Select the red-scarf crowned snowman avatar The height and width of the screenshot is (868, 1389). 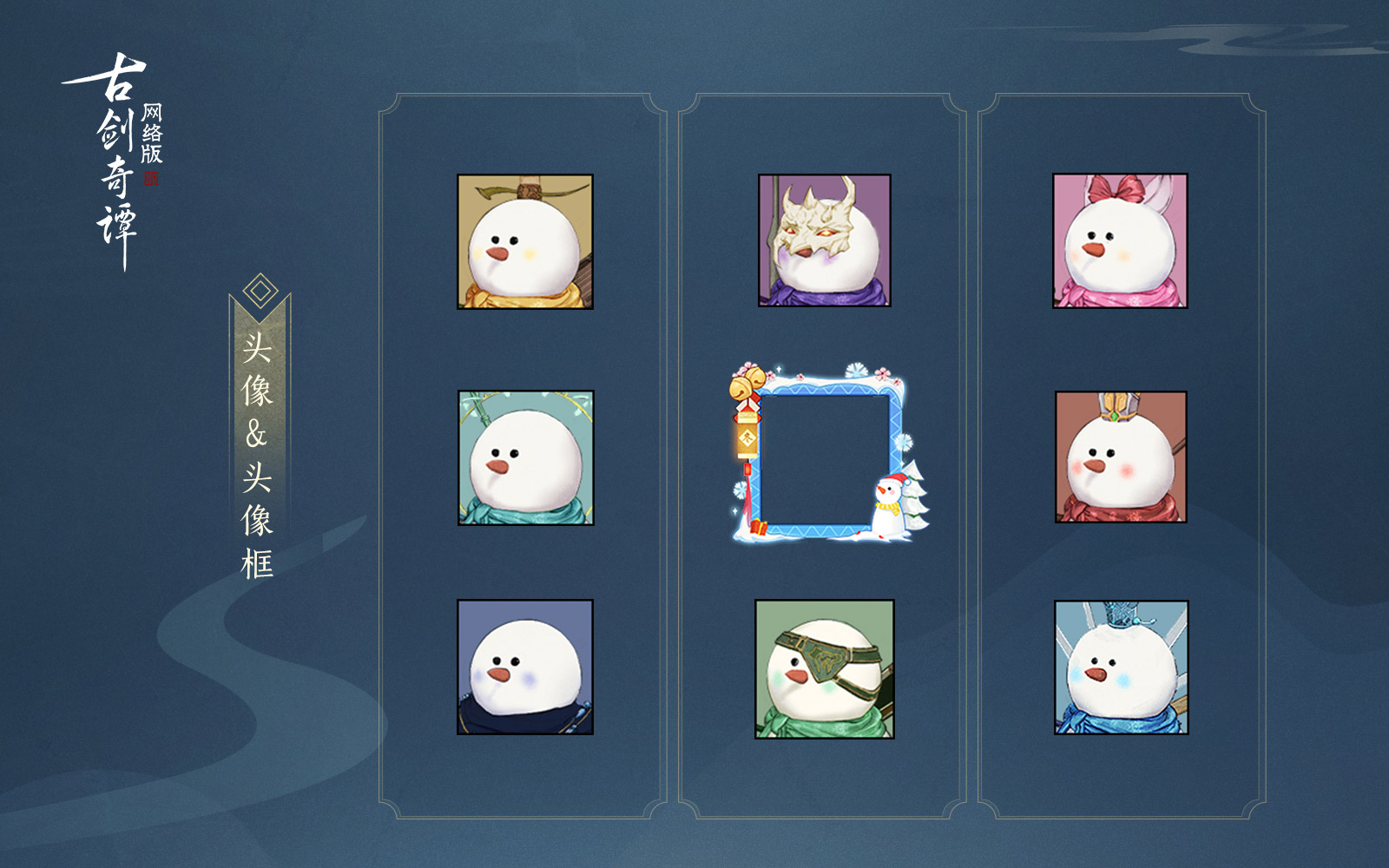pyautogui.click(x=1121, y=457)
